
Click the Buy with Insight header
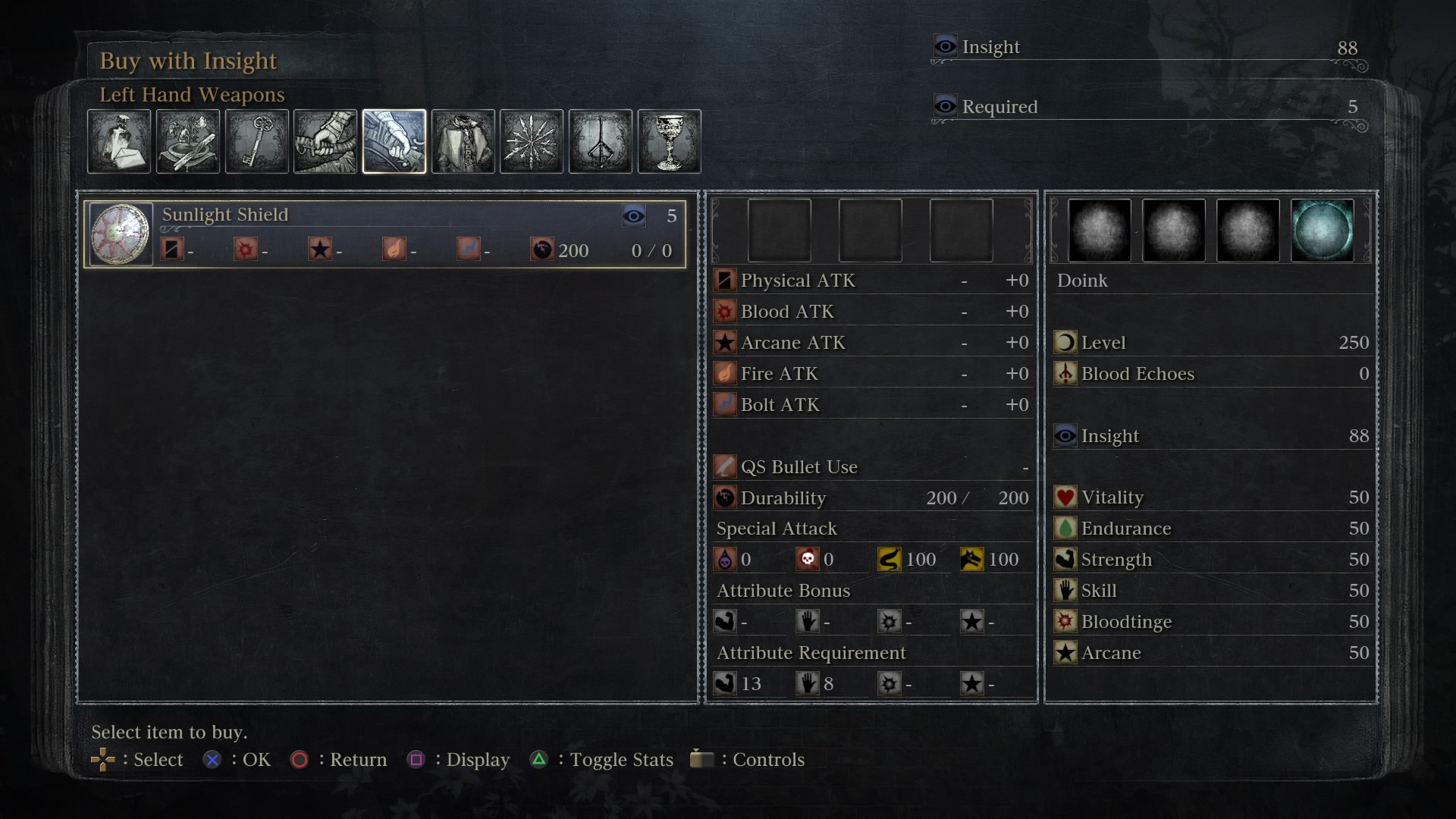point(188,61)
